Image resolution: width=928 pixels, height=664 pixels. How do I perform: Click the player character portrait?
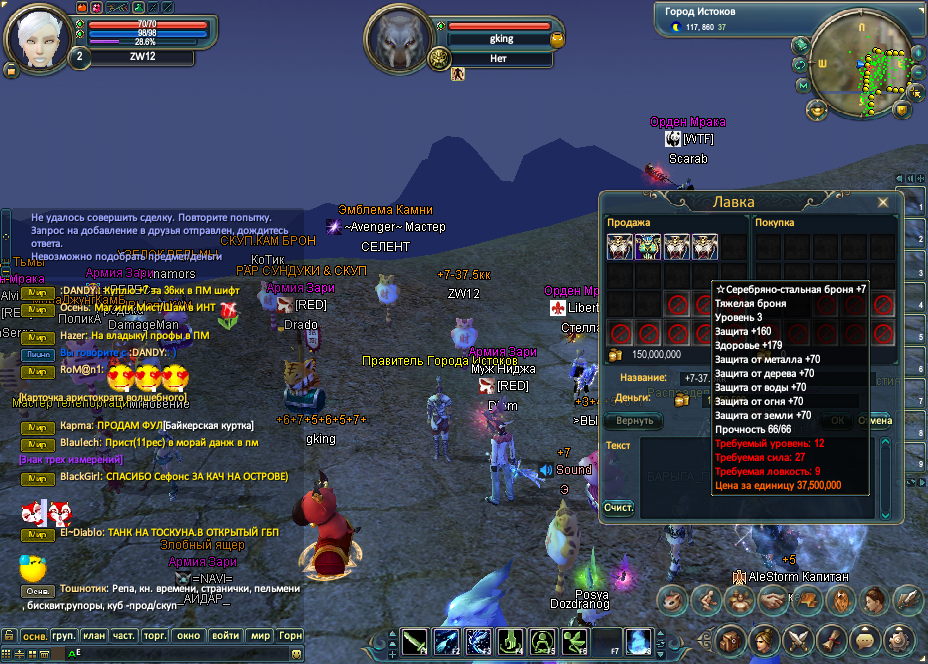pyautogui.click(x=39, y=37)
